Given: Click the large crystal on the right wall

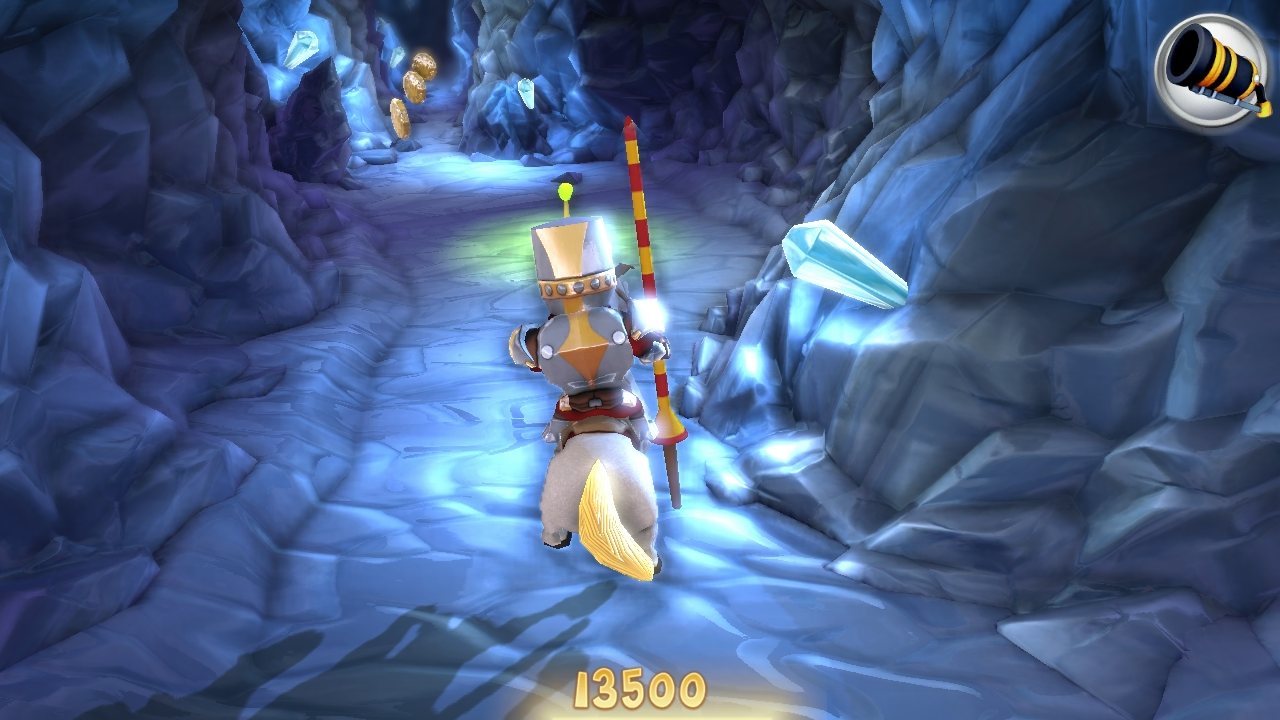Looking at the screenshot, I should click(845, 265).
